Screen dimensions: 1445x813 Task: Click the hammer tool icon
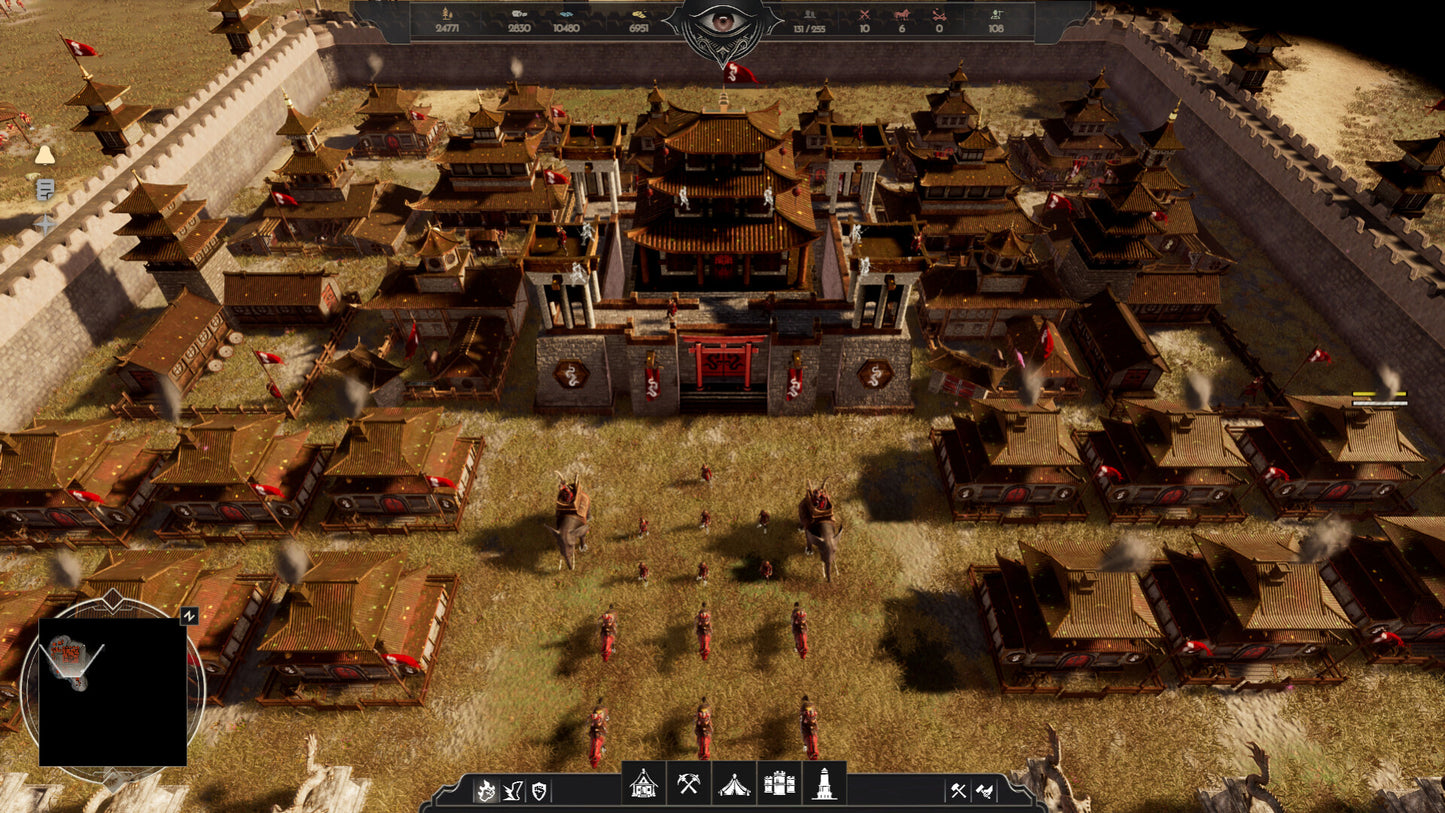[x=957, y=791]
